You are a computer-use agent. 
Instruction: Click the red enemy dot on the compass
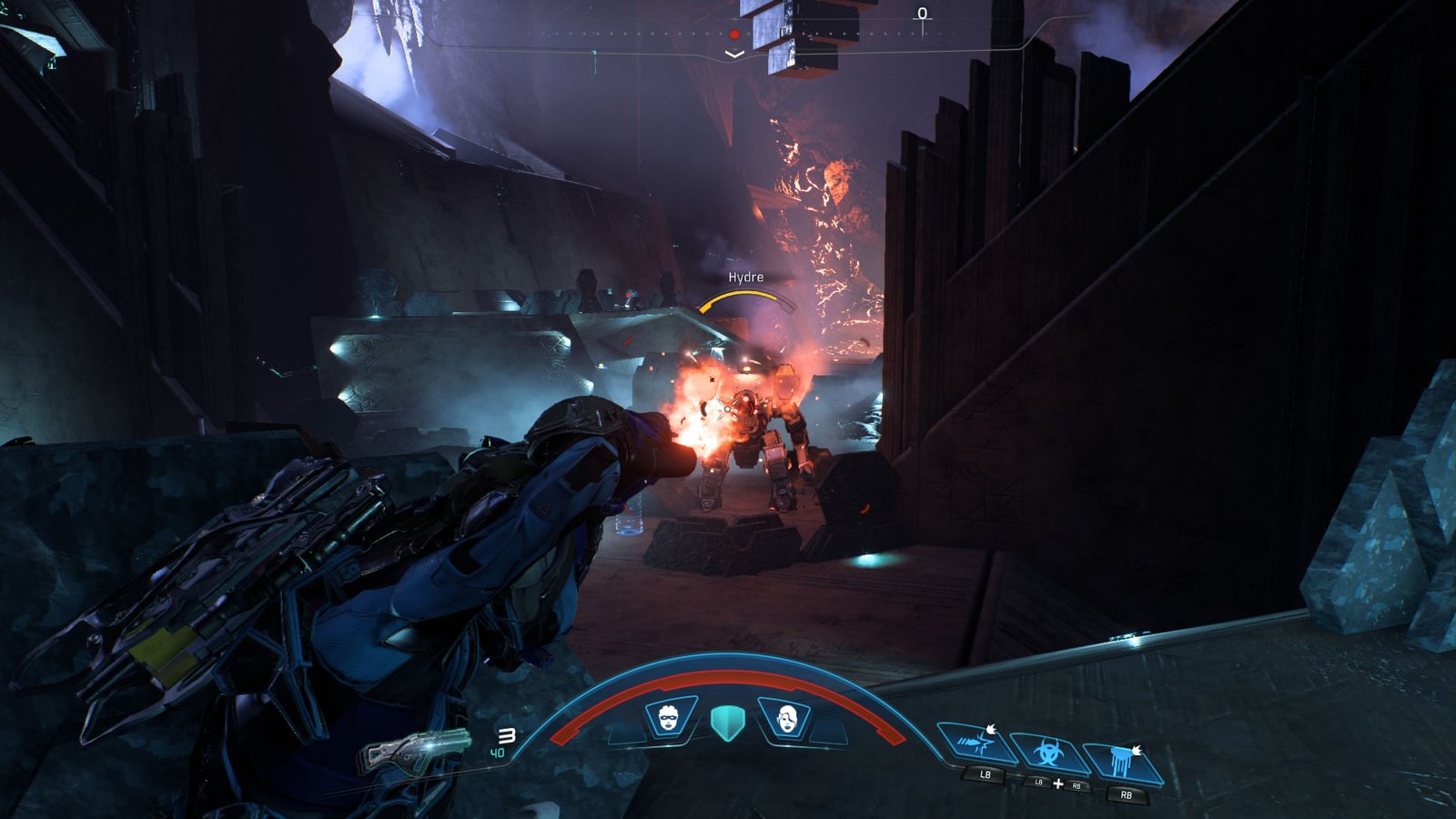[x=734, y=34]
